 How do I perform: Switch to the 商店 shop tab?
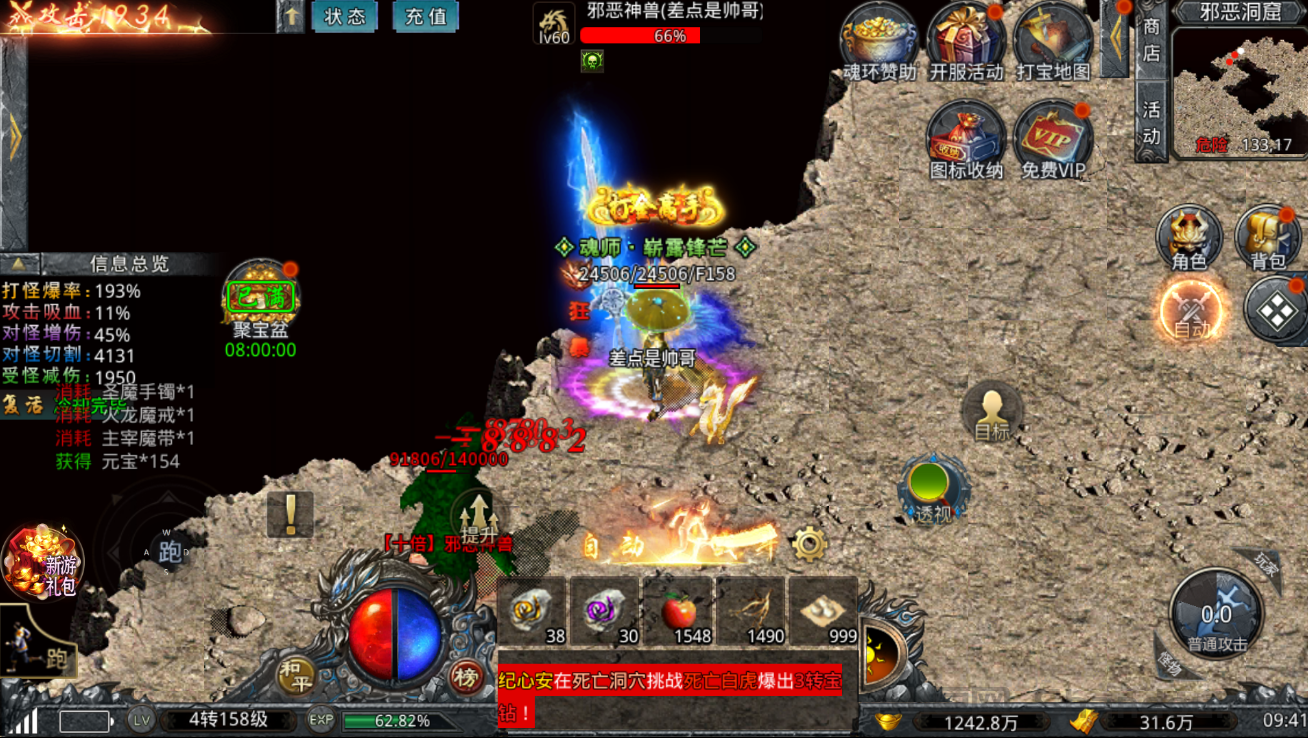tap(1151, 40)
